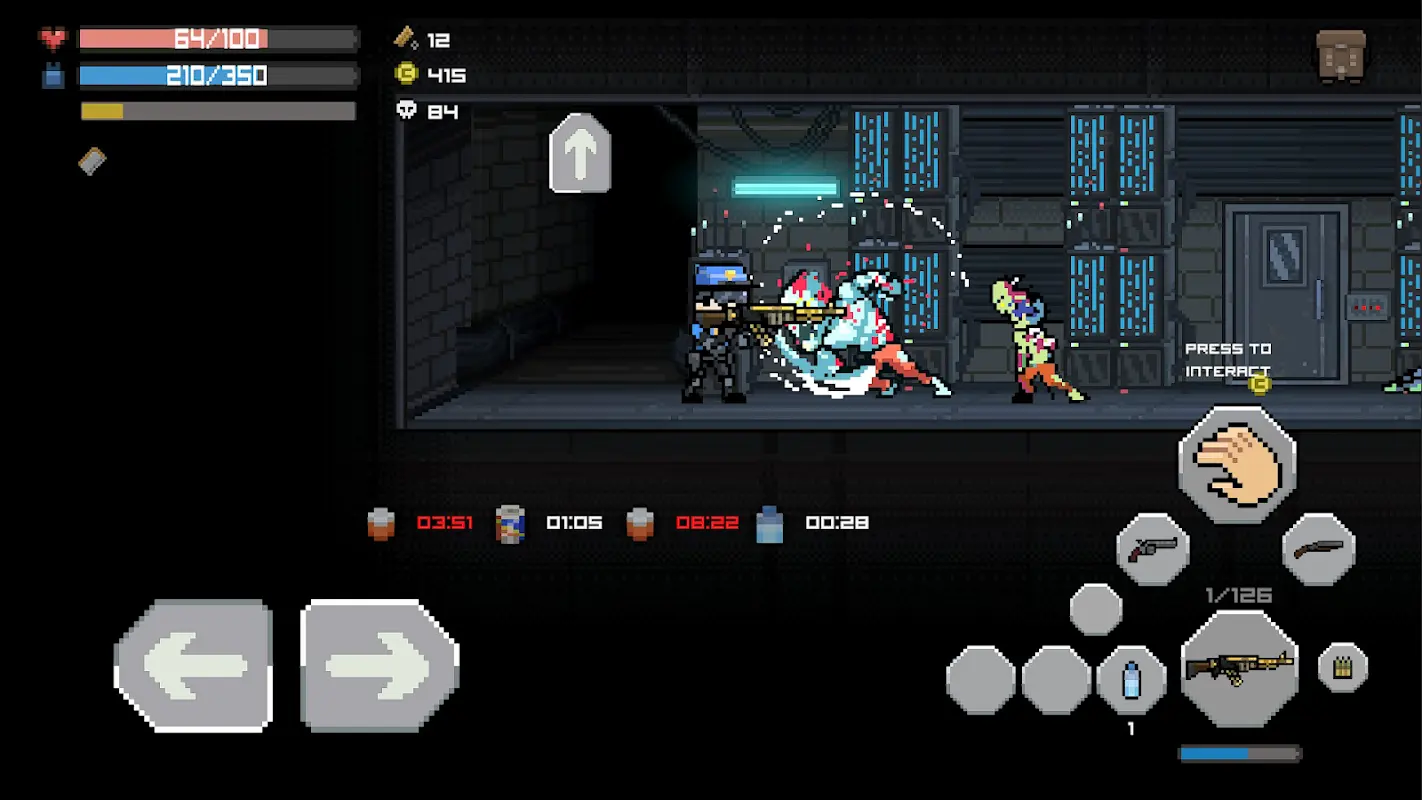Tap the up arrow button
The width and height of the screenshot is (1422, 800).
[x=580, y=153]
